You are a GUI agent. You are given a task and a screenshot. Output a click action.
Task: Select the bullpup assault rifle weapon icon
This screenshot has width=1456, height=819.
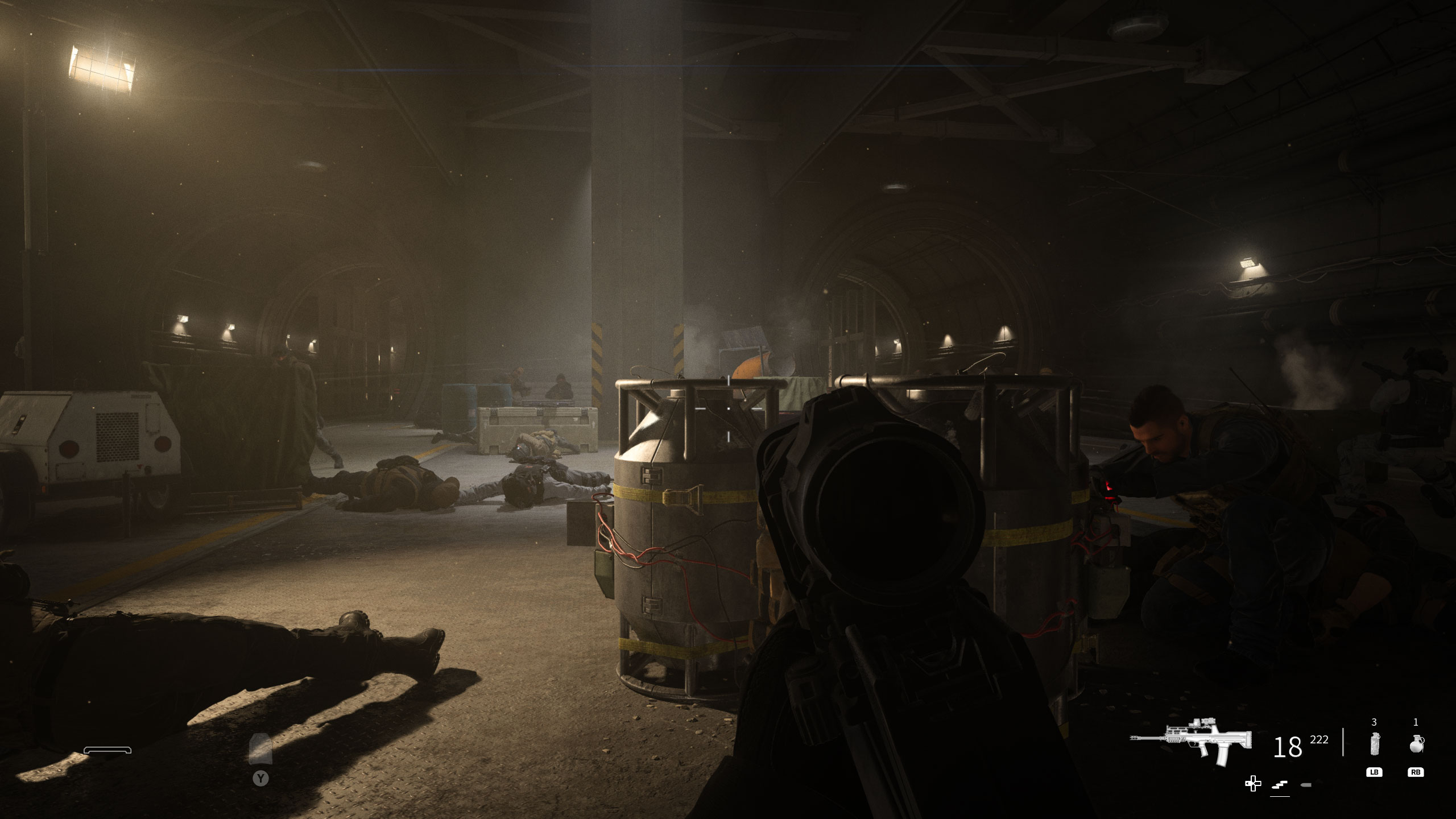(x=1192, y=741)
